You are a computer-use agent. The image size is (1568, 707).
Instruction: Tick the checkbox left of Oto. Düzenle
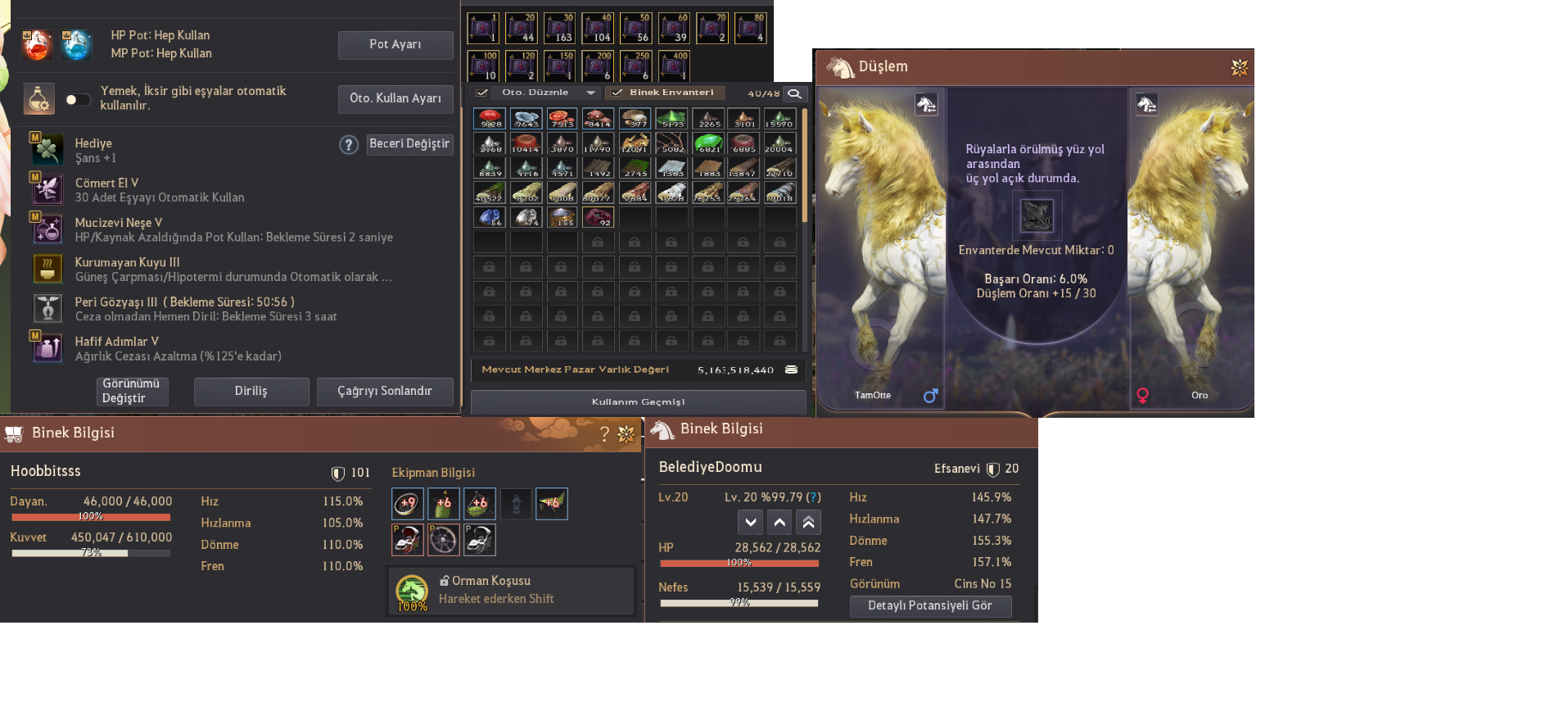[x=481, y=93]
